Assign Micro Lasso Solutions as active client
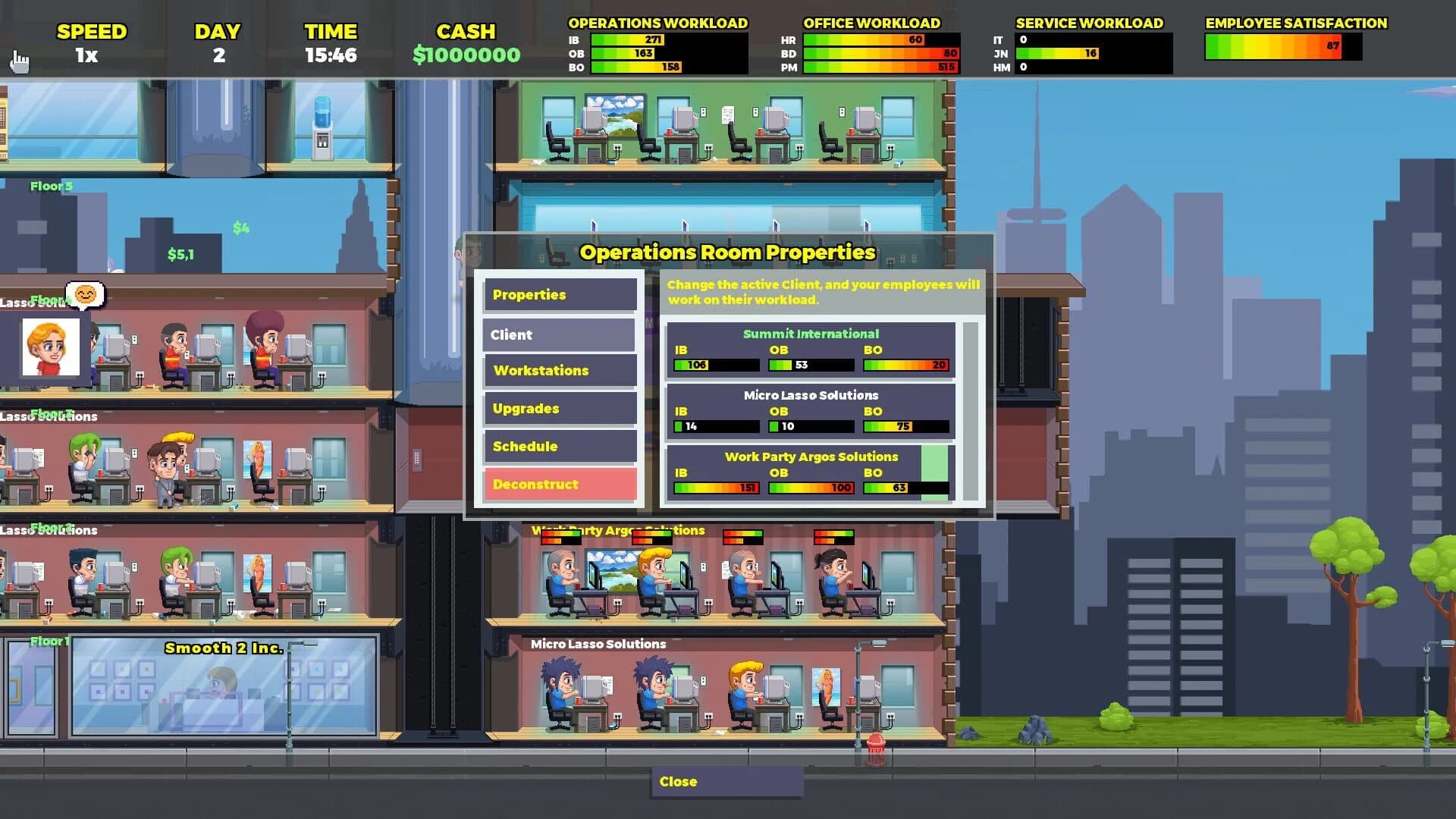The image size is (1456, 819). pos(810,410)
